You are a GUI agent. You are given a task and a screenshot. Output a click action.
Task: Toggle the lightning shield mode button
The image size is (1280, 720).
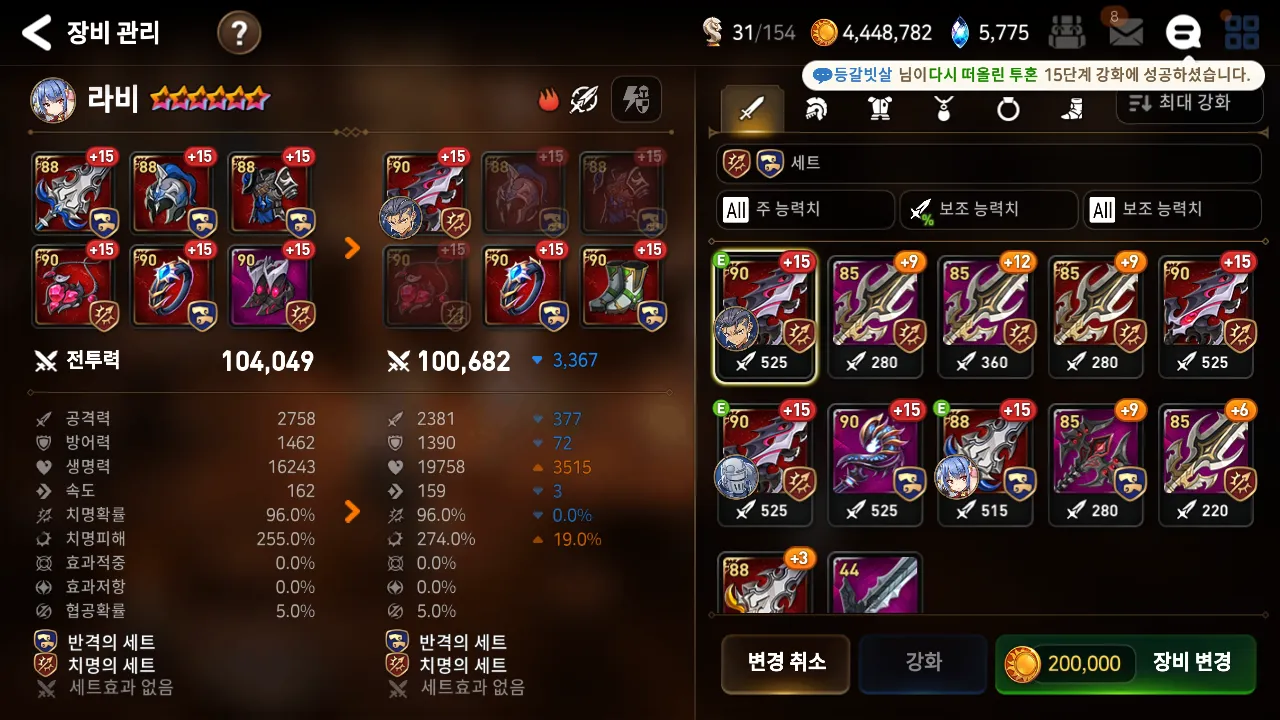pyautogui.click(x=636, y=99)
